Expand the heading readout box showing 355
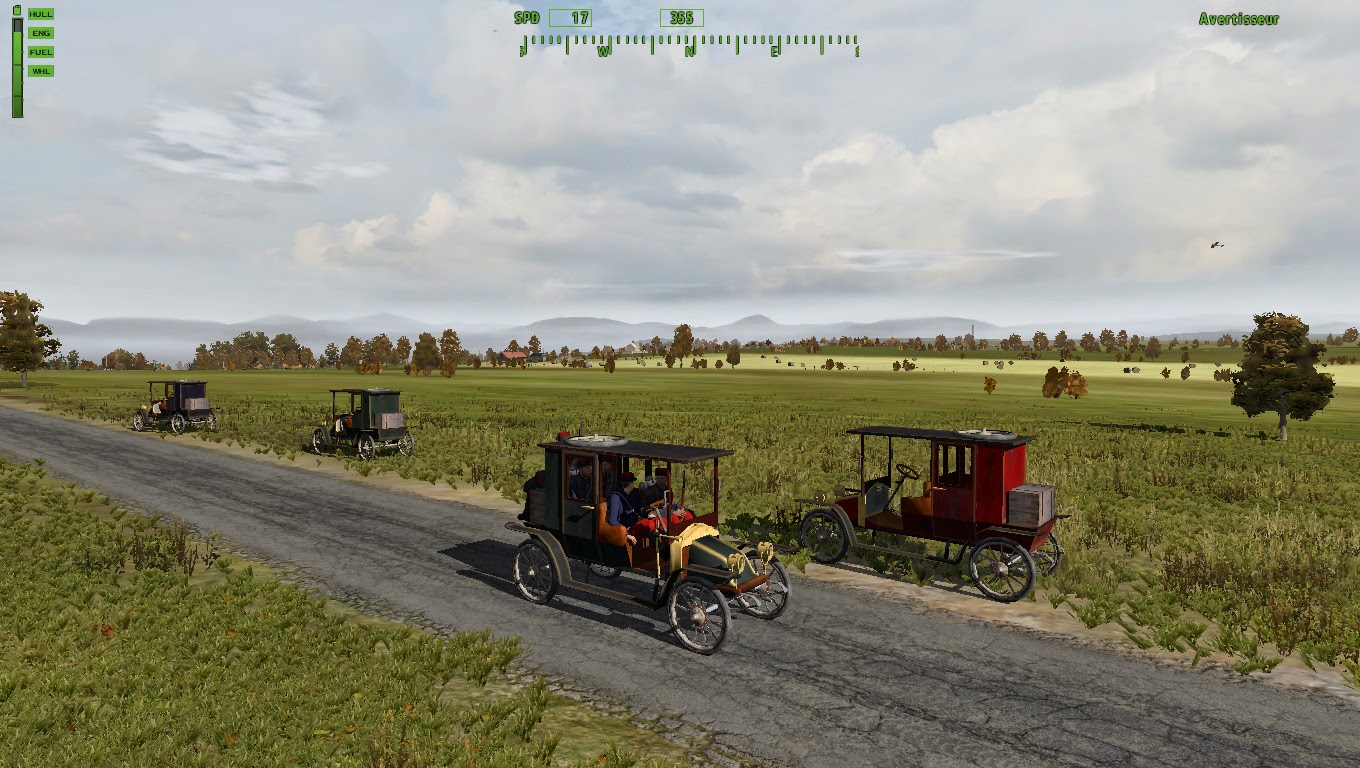Image resolution: width=1360 pixels, height=768 pixels. (681, 17)
